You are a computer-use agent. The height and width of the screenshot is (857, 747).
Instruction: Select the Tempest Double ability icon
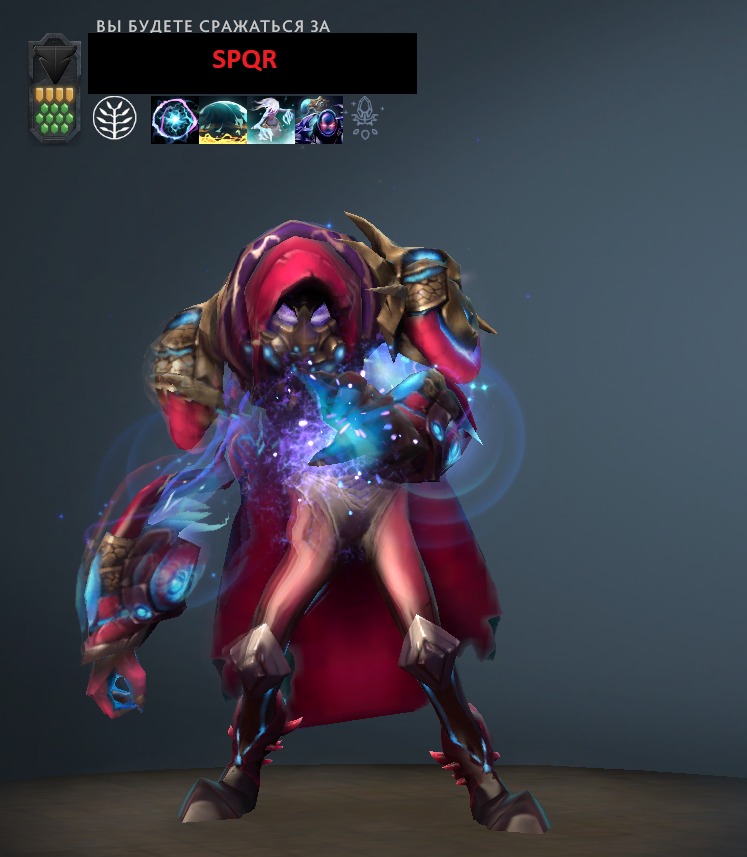point(319,120)
